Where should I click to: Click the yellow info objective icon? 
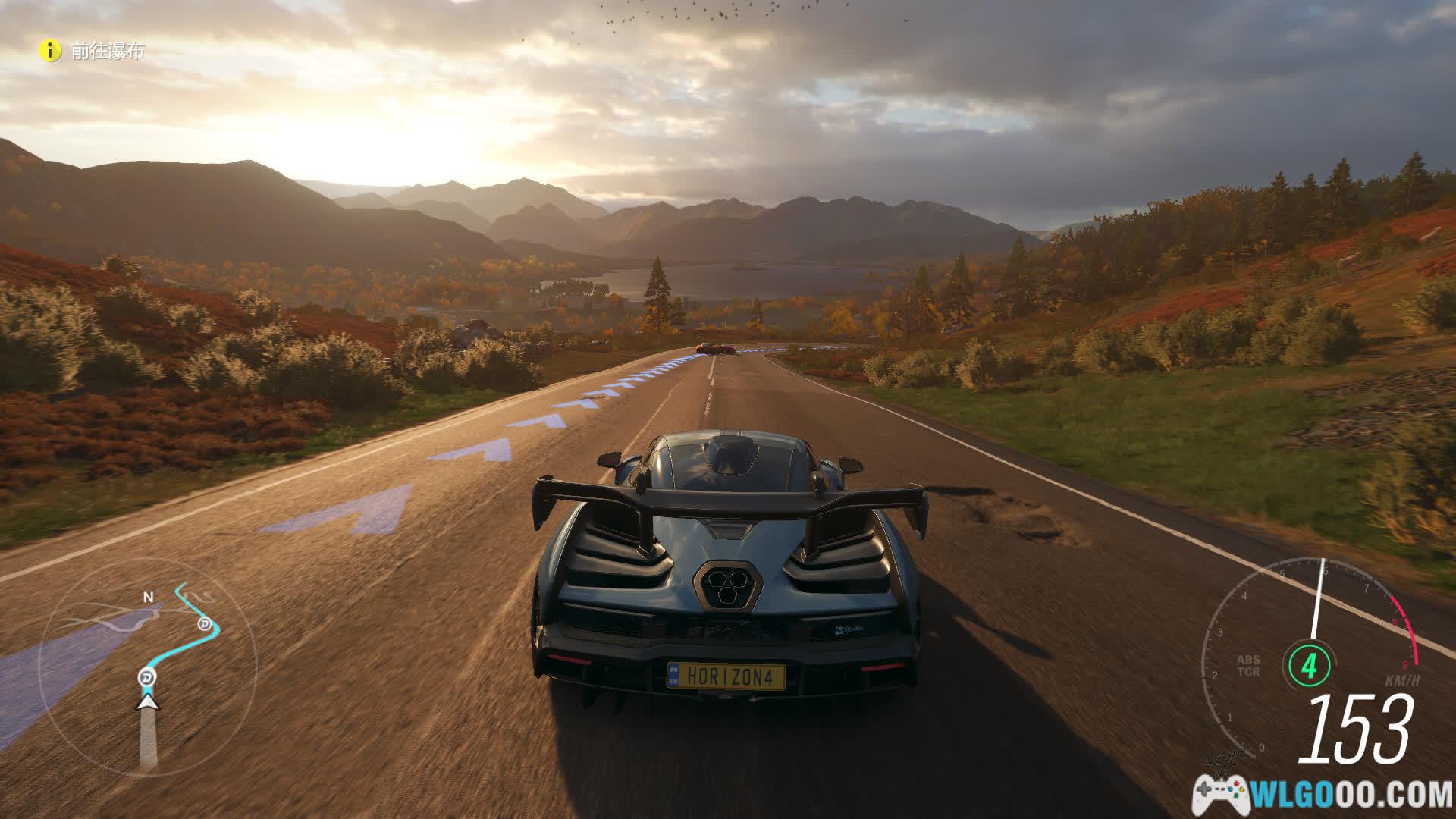(50, 51)
